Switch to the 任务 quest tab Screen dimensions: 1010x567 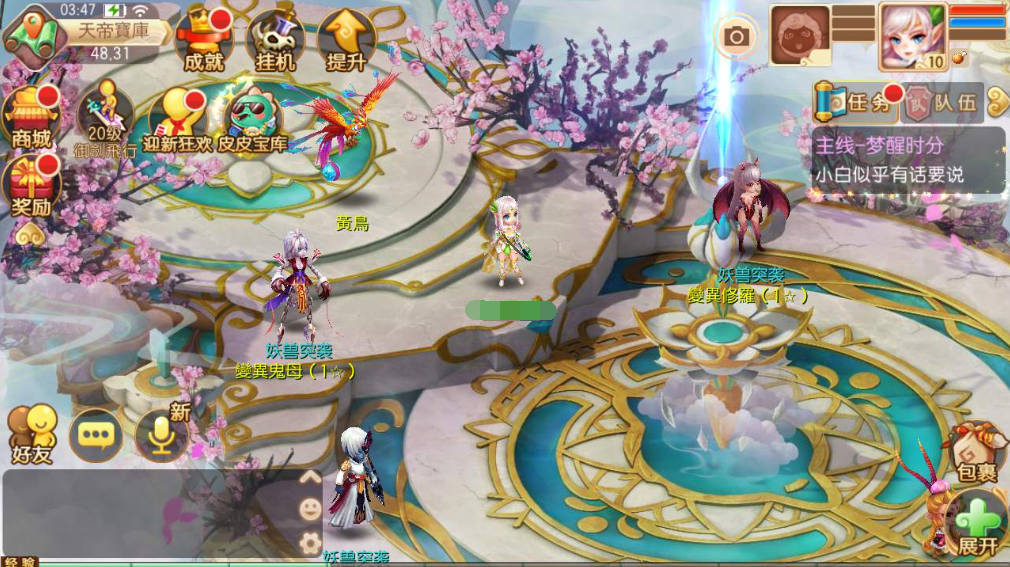point(853,101)
